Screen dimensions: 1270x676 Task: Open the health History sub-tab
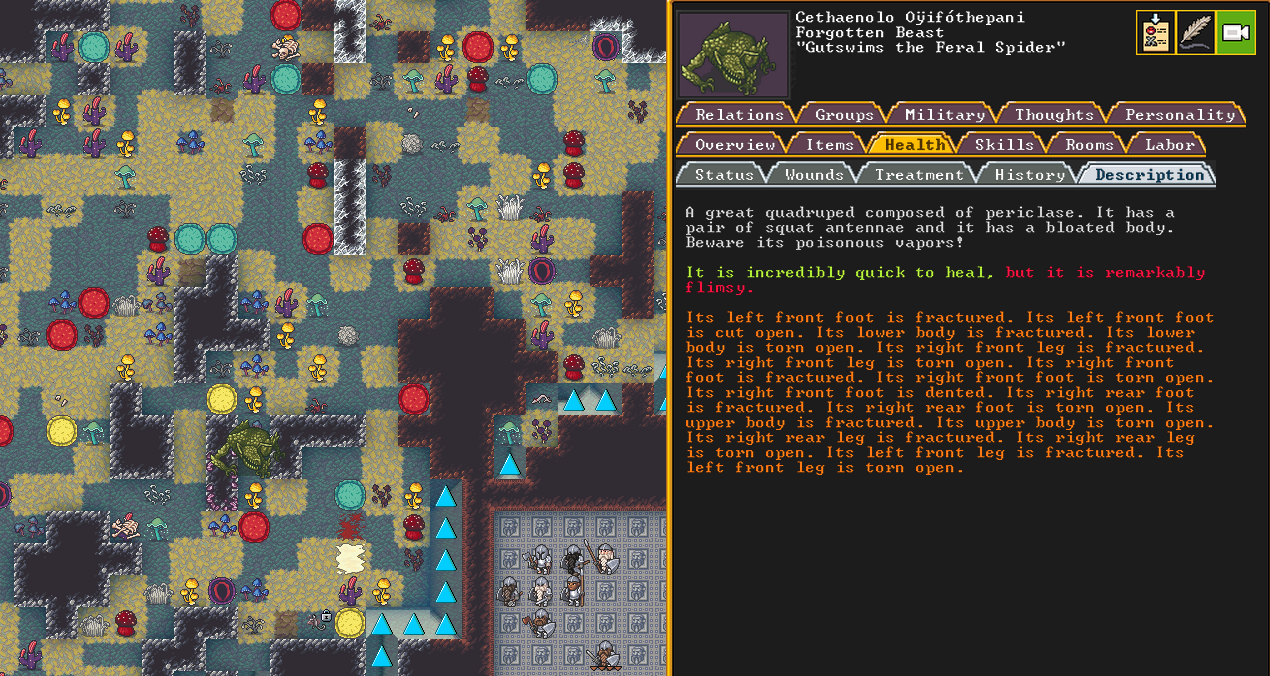tap(1029, 175)
